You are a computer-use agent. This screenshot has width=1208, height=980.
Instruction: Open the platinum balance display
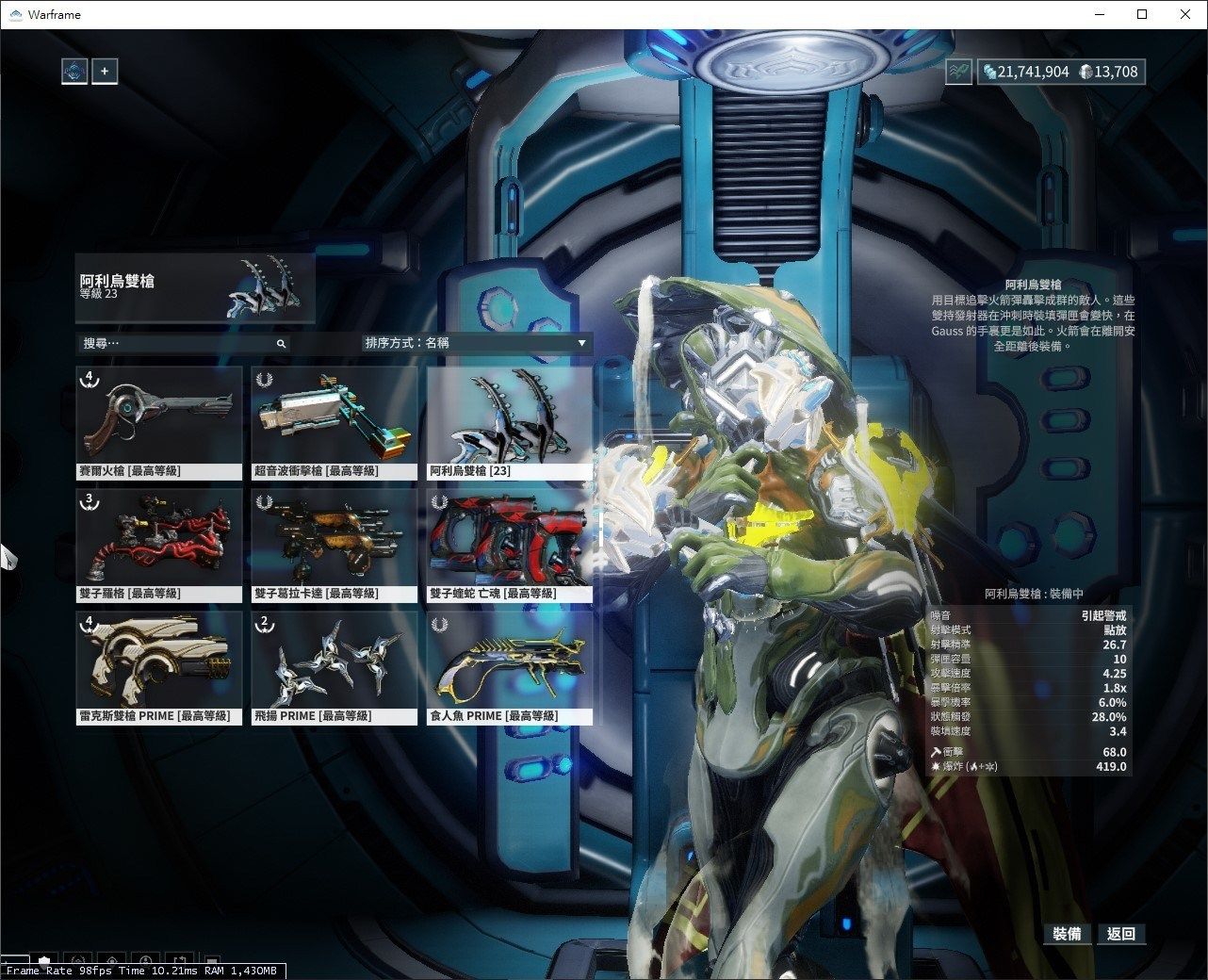[1109, 72]
